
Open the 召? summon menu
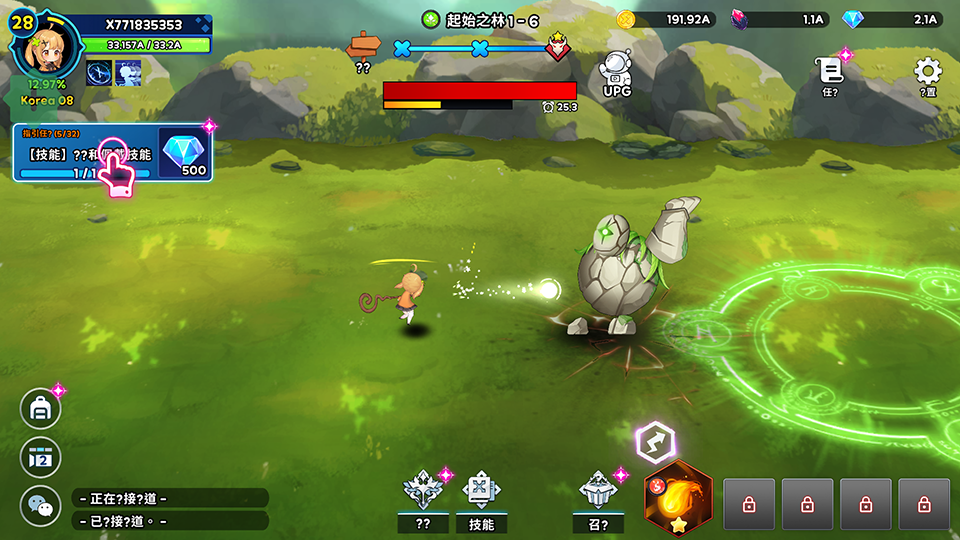(x=598, y=498)
